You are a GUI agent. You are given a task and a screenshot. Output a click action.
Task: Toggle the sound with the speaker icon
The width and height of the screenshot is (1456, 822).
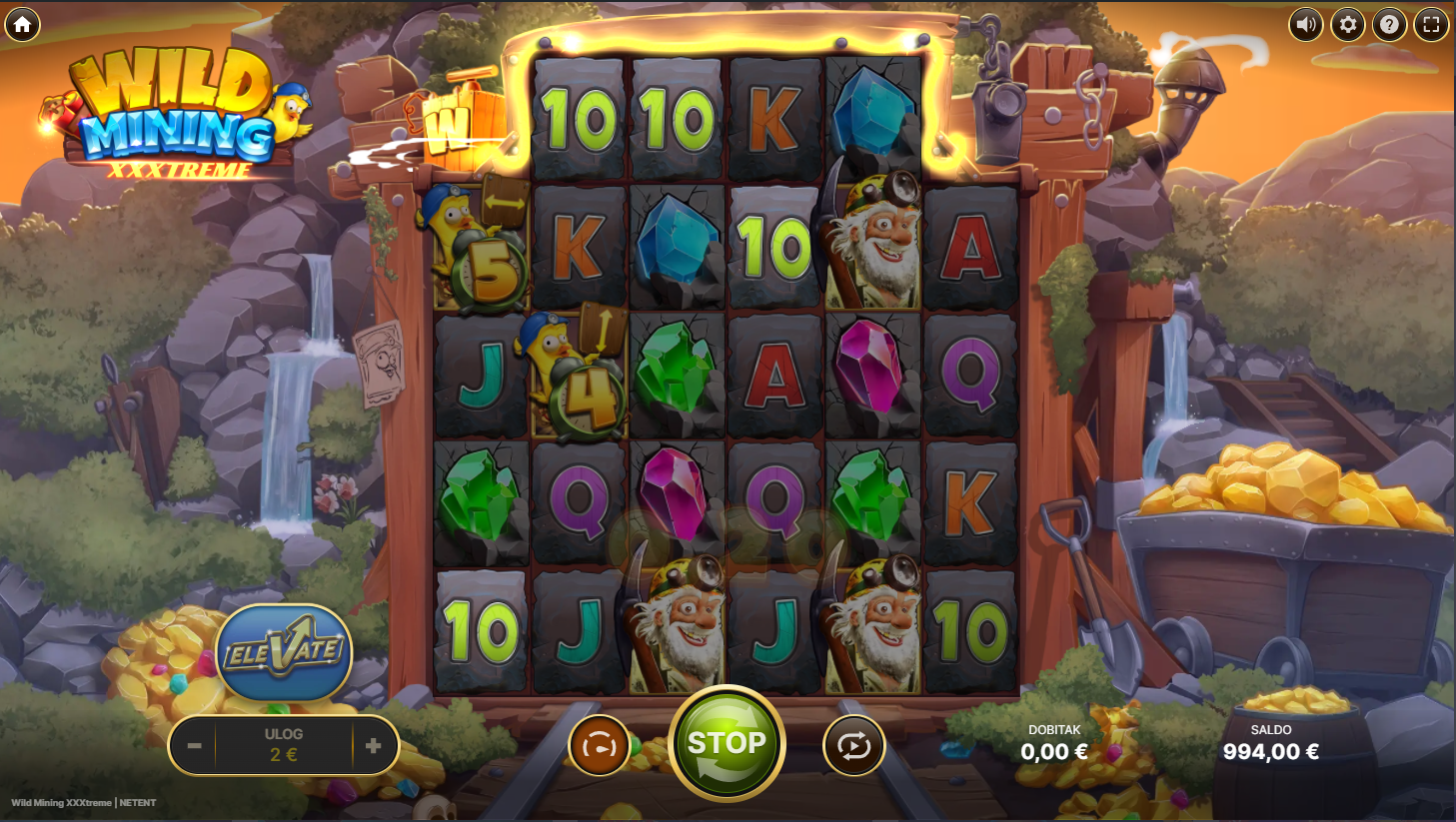pos(1305,24)
